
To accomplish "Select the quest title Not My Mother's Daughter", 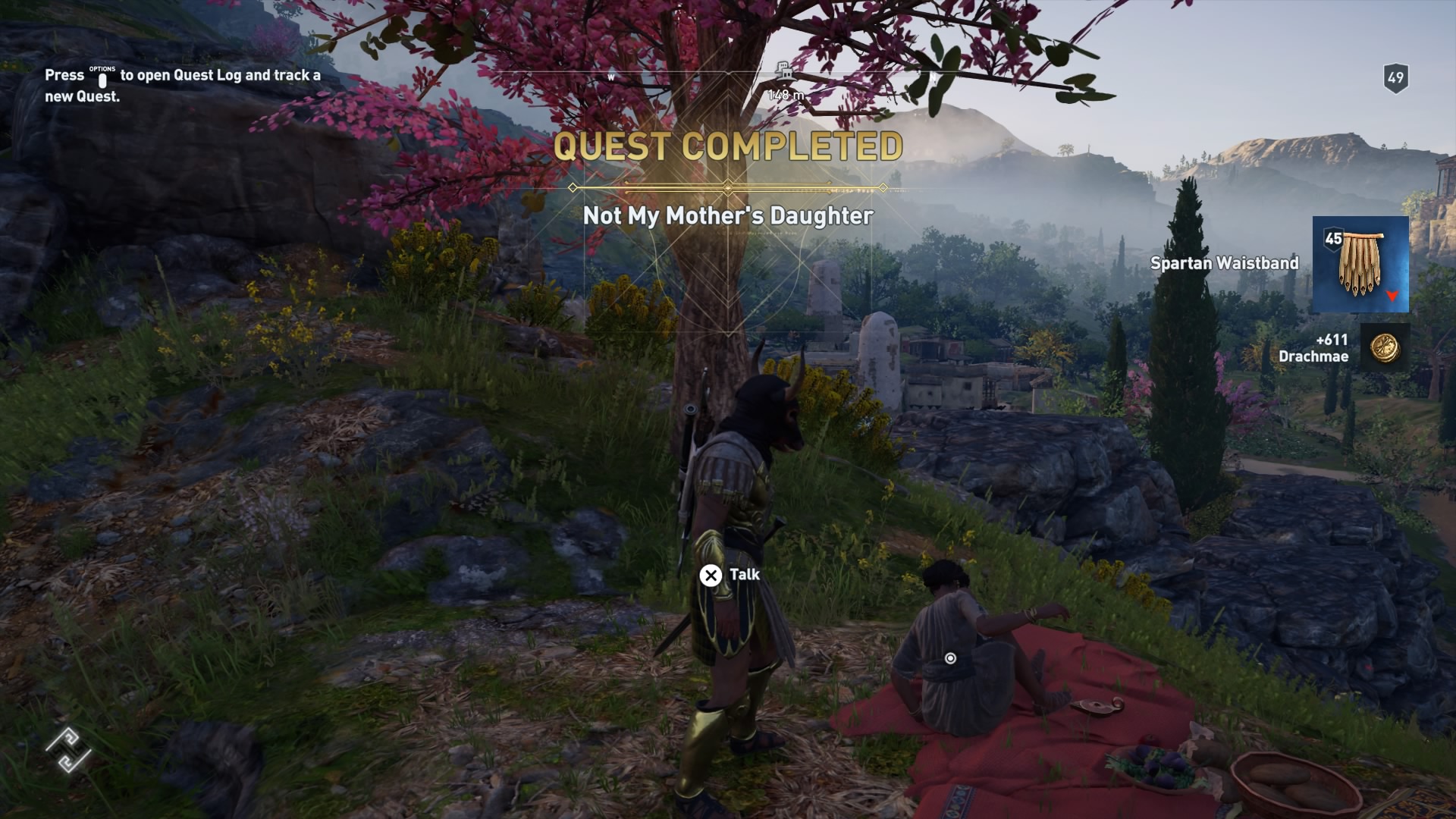I will click(x=728, y=215).
